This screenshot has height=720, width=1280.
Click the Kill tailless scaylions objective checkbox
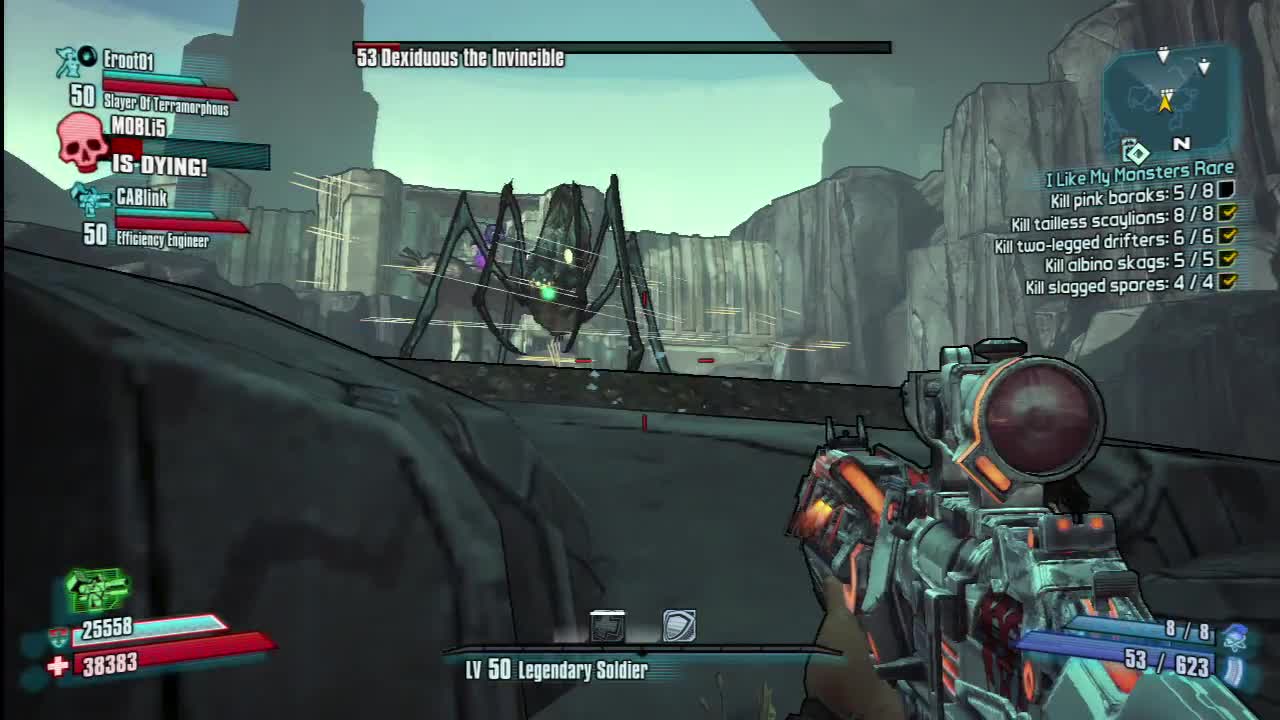click(1227, 213)
